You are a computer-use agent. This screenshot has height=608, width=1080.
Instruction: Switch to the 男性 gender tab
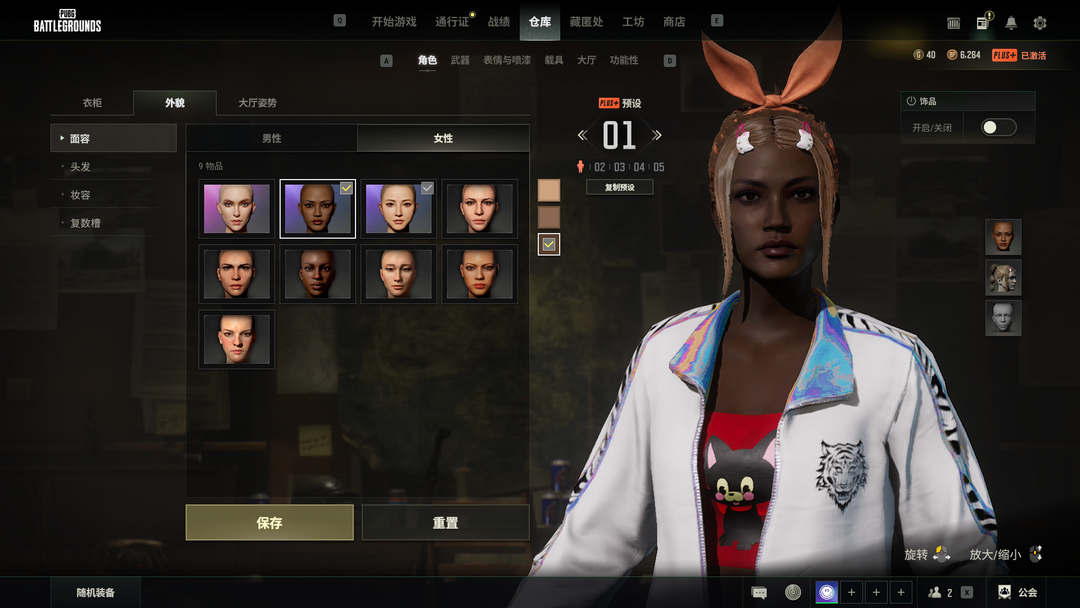point(271,138)
